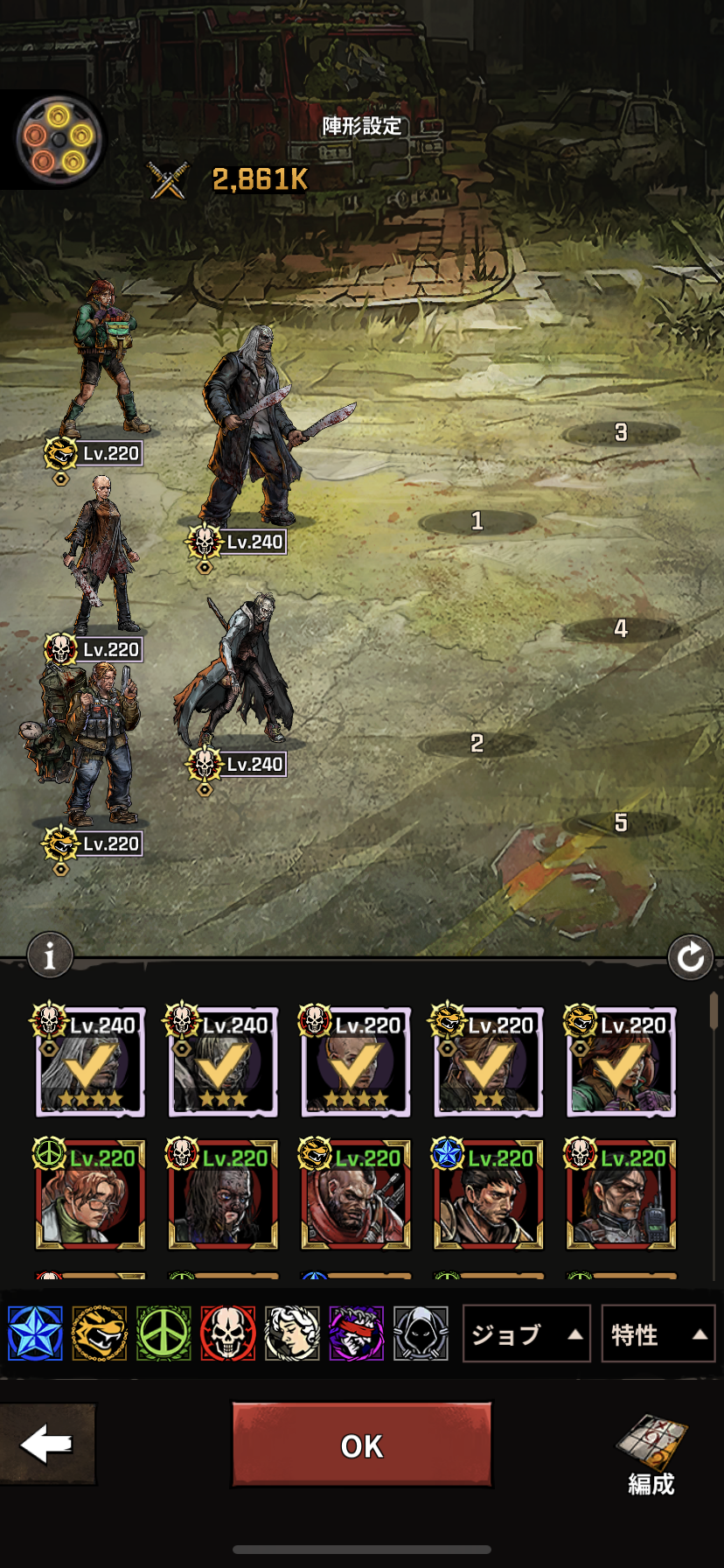Open the 特性 trait filter dropdown

tap(658, 1334)
